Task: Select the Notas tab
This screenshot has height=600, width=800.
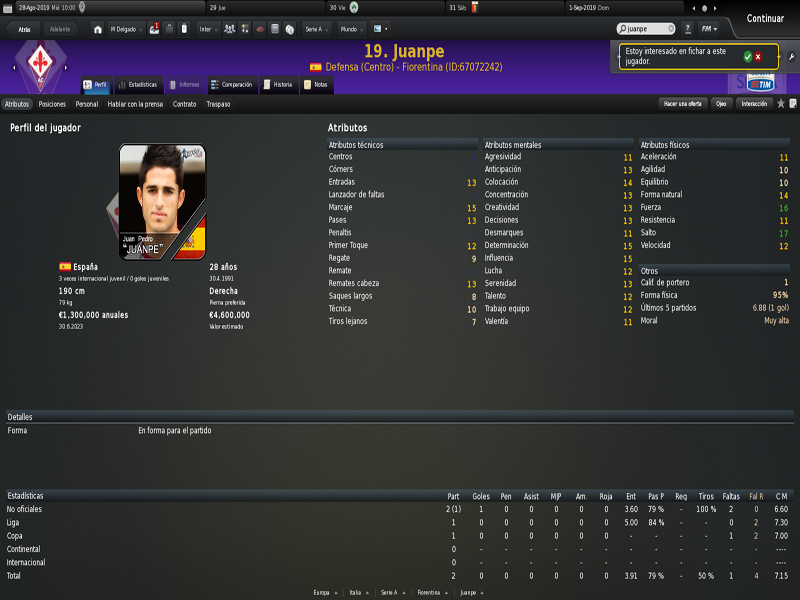Action: tap(316, 85)
